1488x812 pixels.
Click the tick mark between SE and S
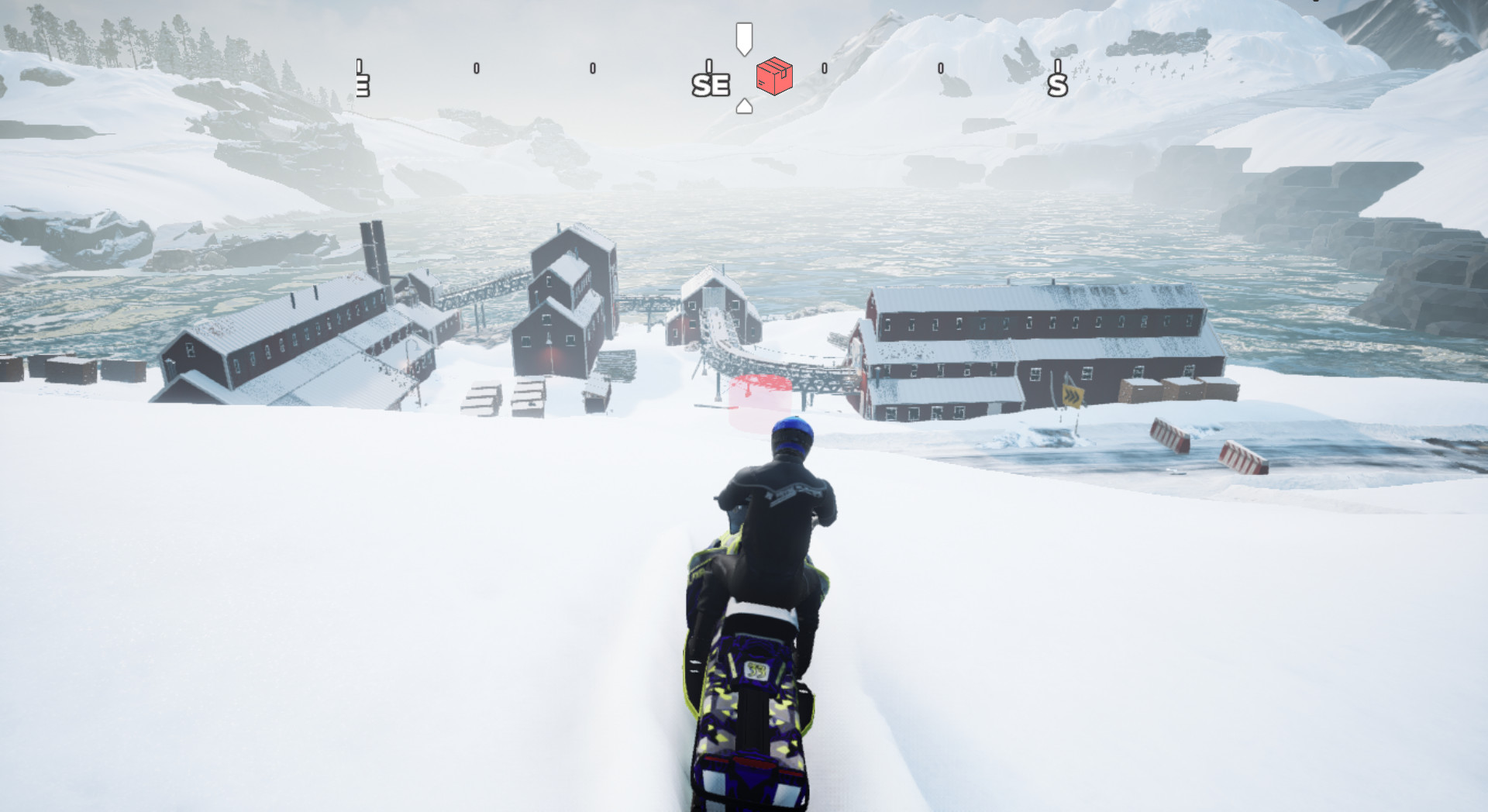click(x=941, y=68)
